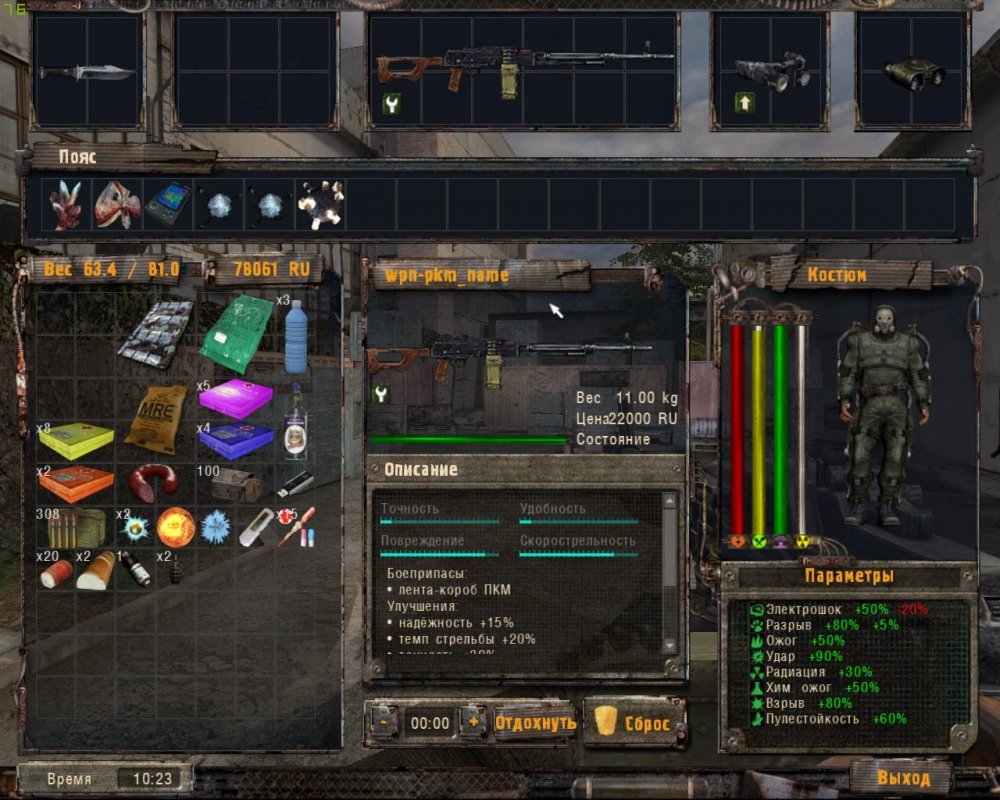Select the binoculars slot
Viewport: 1000px width, 800px height.
point(913,70)
